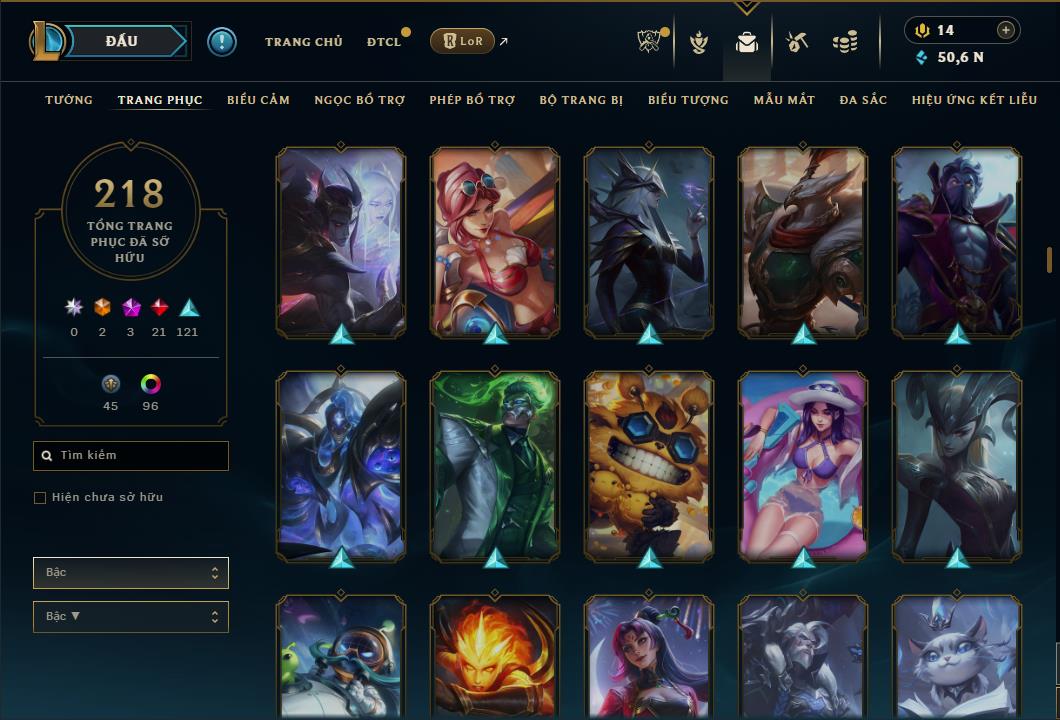Click the plus button to buy RP
This screenshot has height=720, width=1060.
(1005, 30)
